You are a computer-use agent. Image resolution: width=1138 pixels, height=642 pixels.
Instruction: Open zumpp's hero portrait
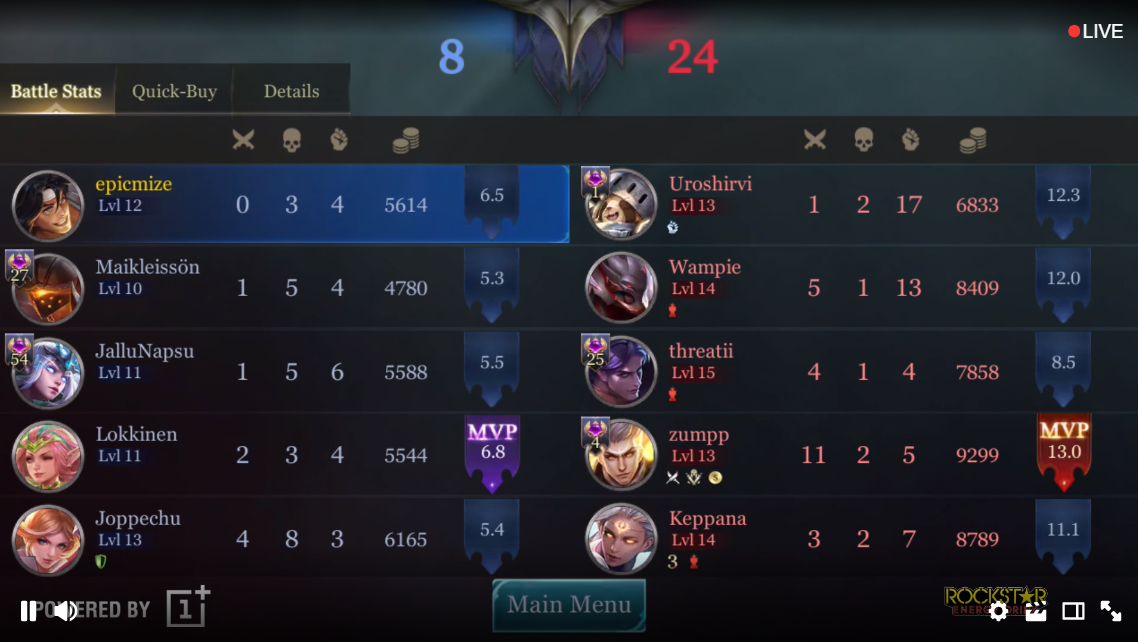tap(621, 456)
